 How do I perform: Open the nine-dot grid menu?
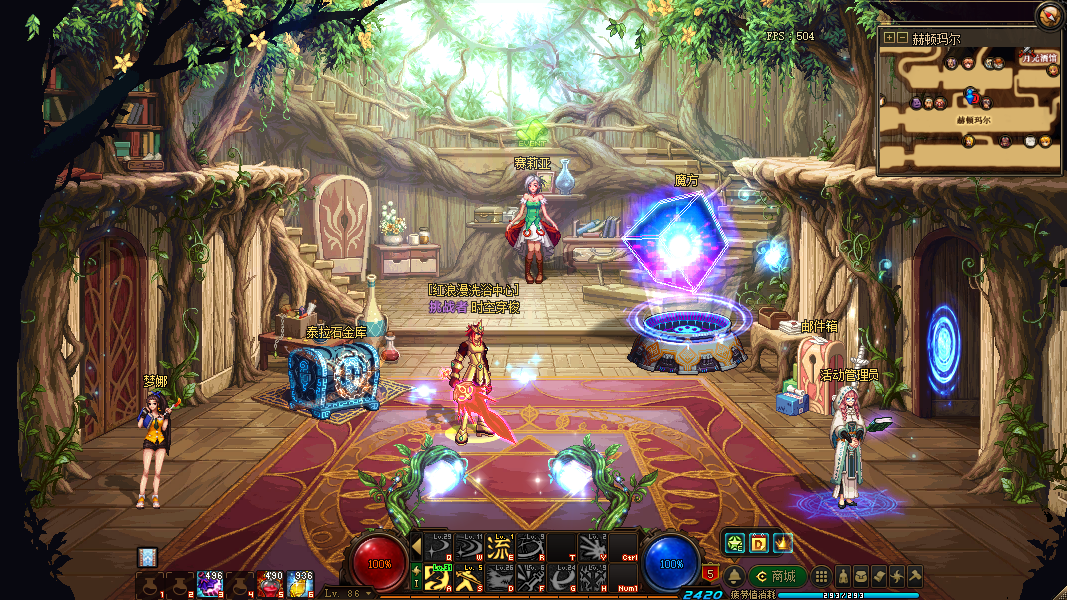point(821,576)
